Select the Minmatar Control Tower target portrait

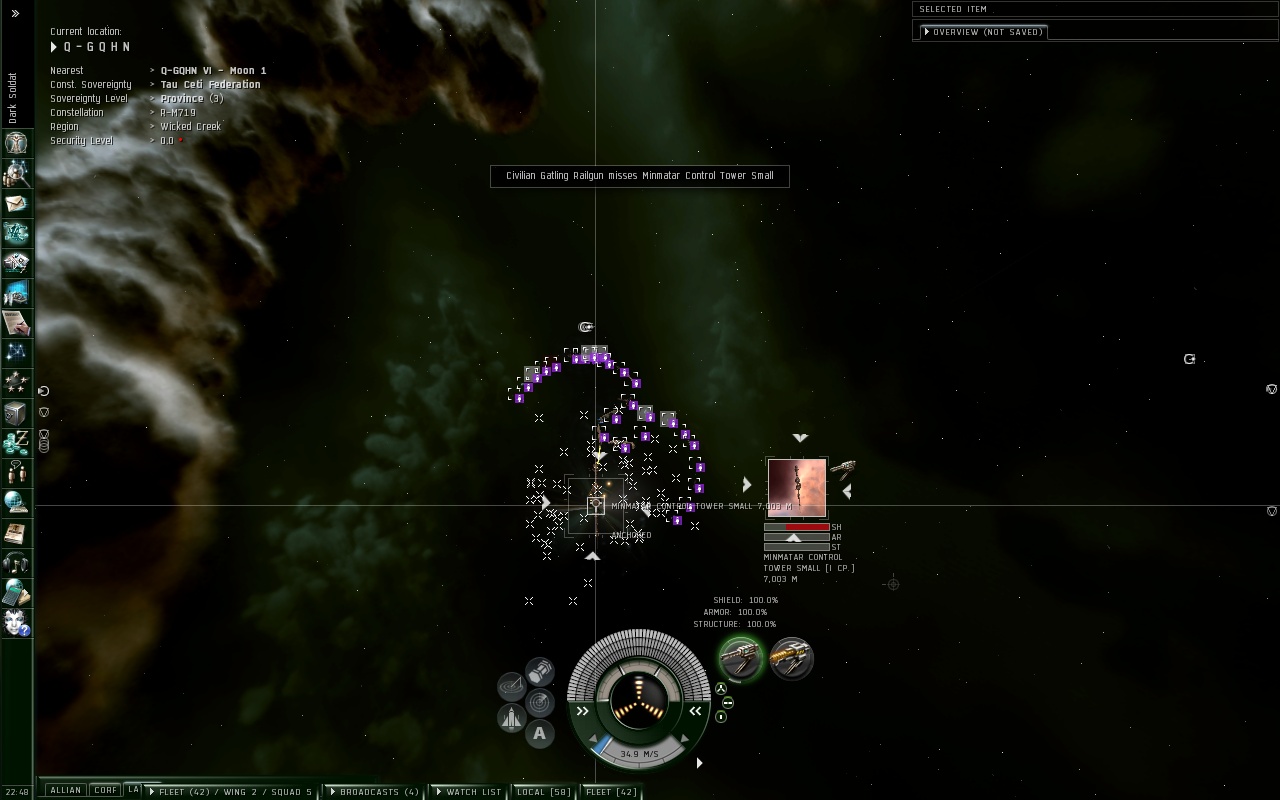(797, 488)
